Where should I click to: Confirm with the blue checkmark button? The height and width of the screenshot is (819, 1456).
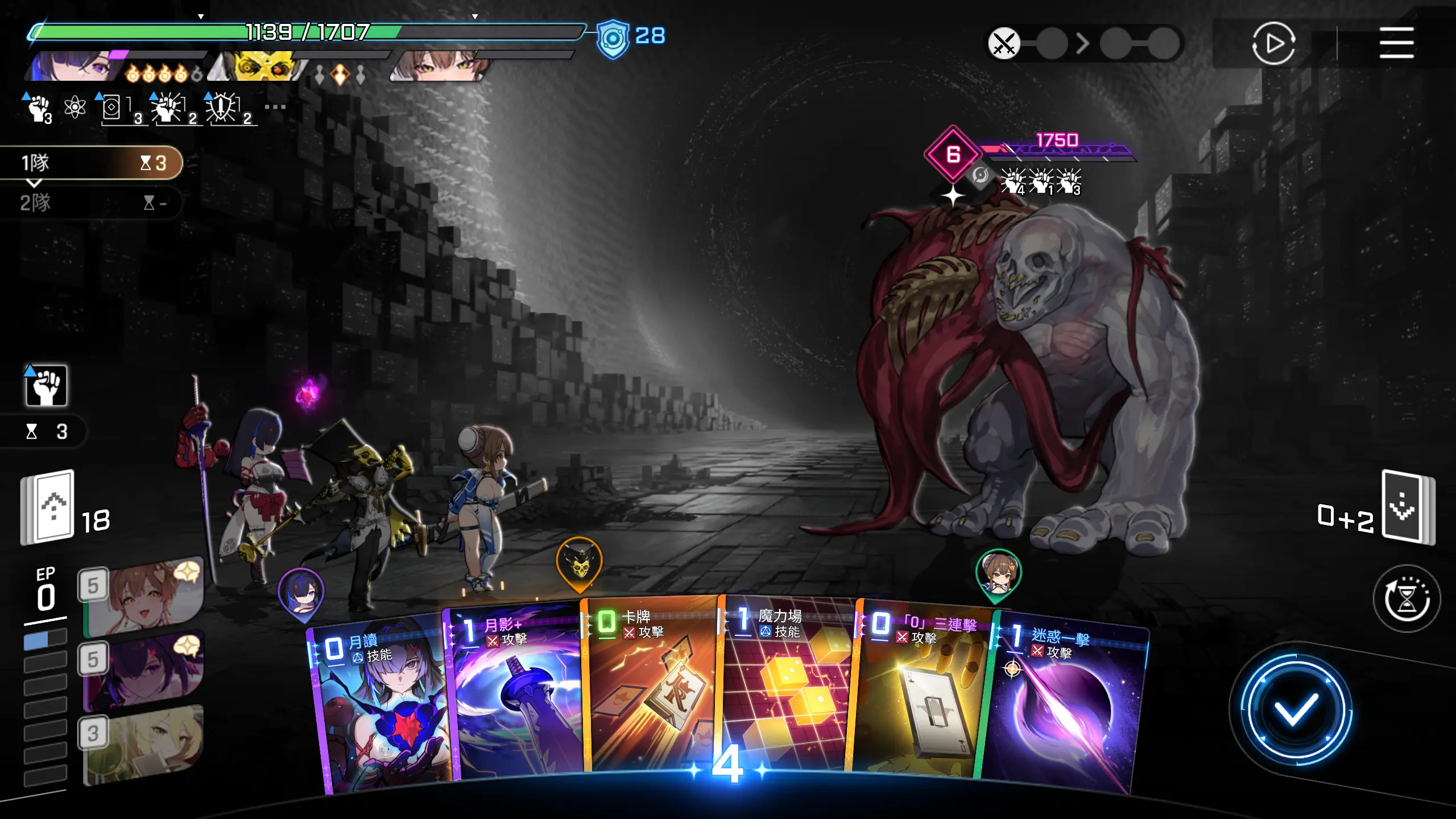[x=1295, y=709]
